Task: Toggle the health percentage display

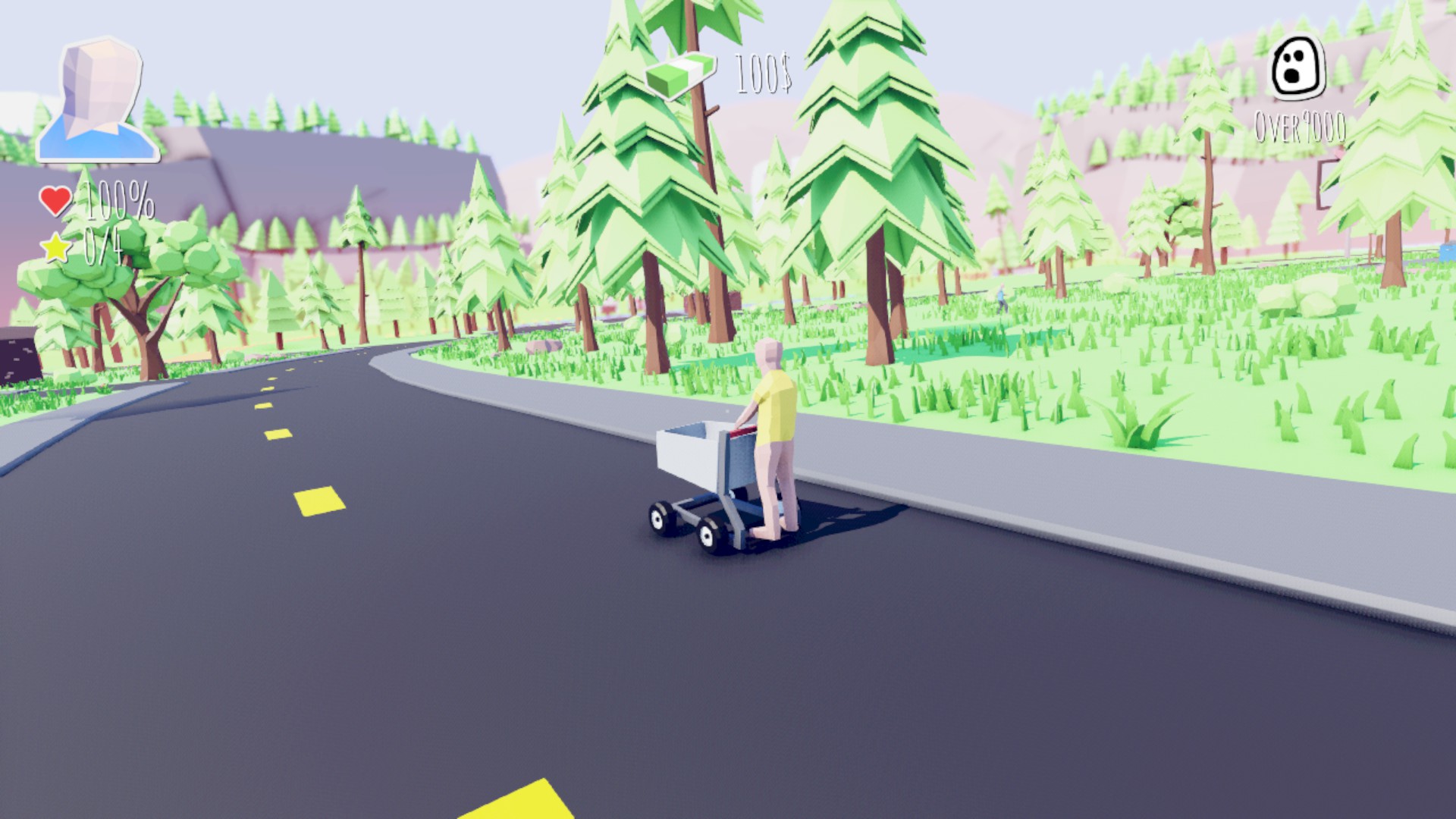Action: click(119, 199)
